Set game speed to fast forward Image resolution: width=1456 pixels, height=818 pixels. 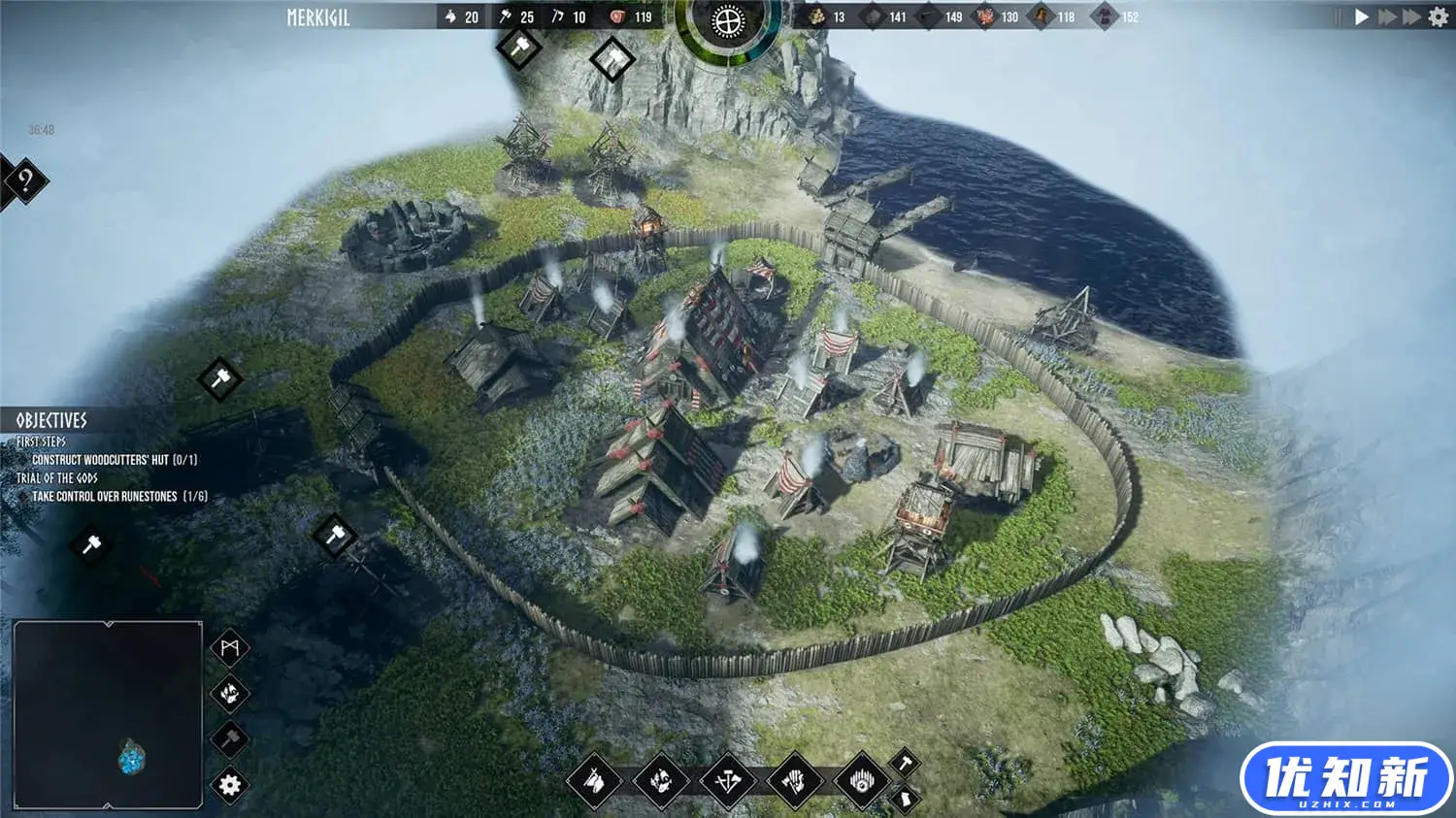1387,16
